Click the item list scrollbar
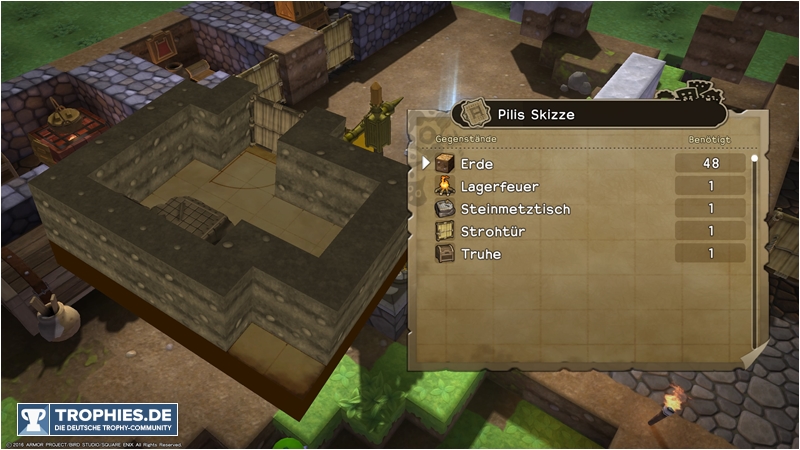Viewport: 800px width, 450px height. tap(754, 250)
